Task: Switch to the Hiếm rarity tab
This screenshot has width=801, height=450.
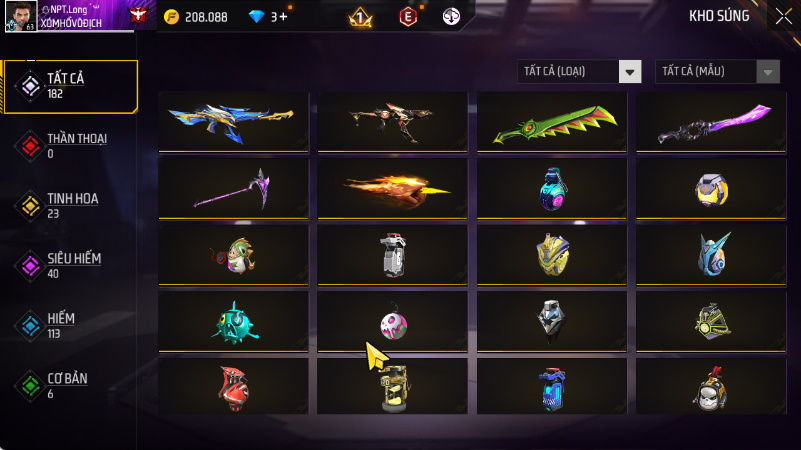Action: [x=70, y=325]
